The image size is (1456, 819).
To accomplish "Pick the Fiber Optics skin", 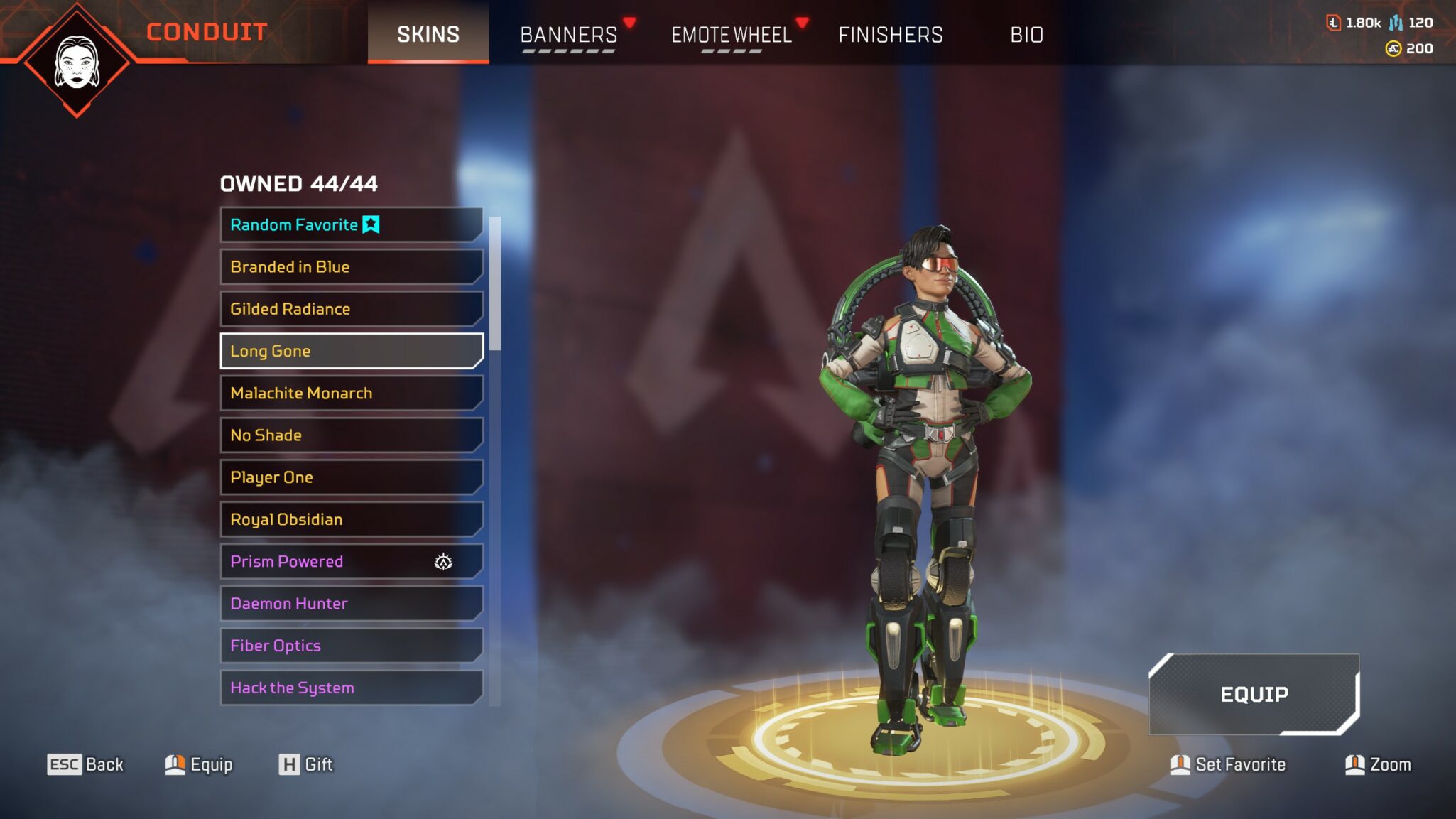I will [x=351, y=646].
